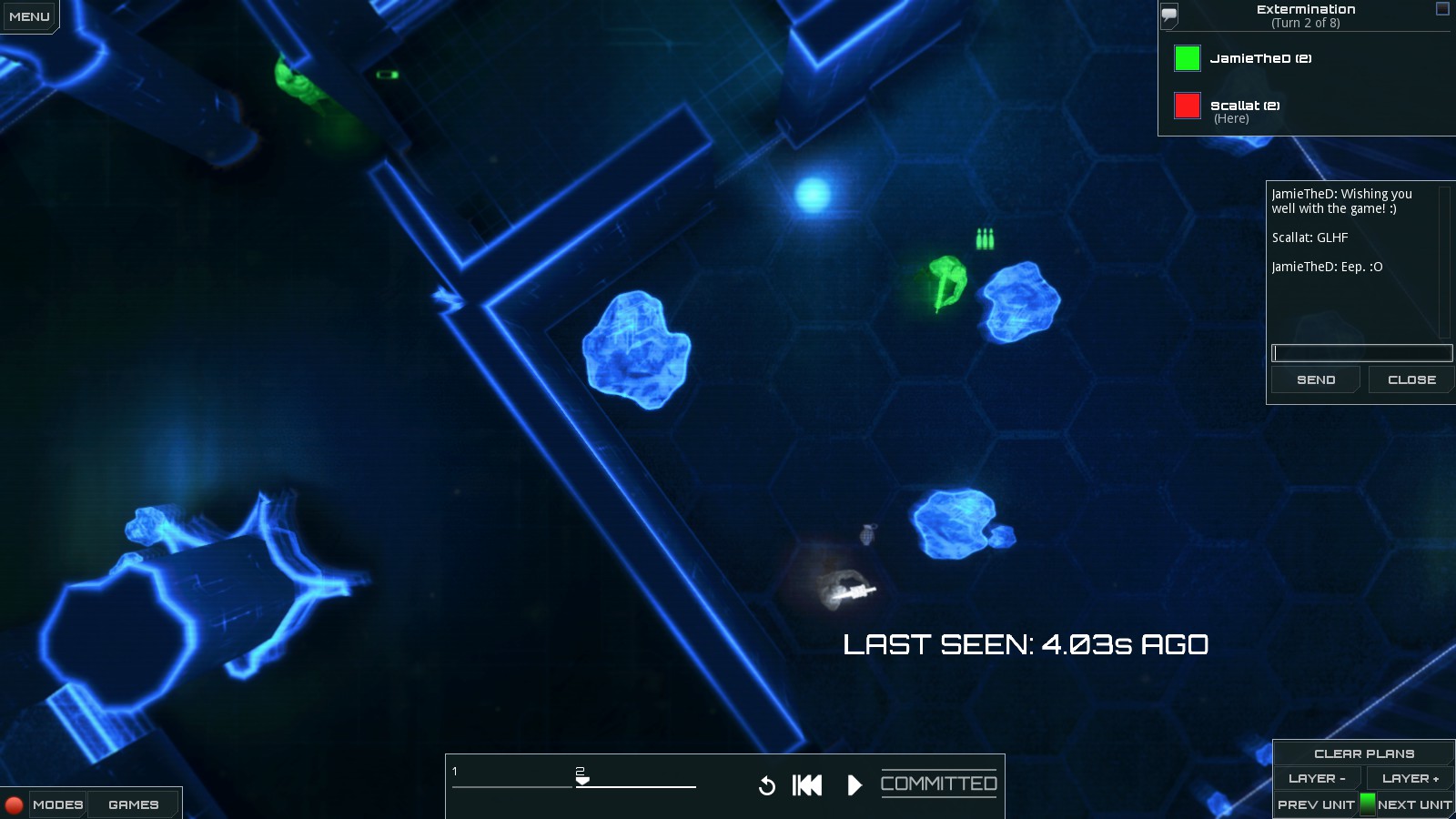Click inside the chat text input field

(1360, 353)
